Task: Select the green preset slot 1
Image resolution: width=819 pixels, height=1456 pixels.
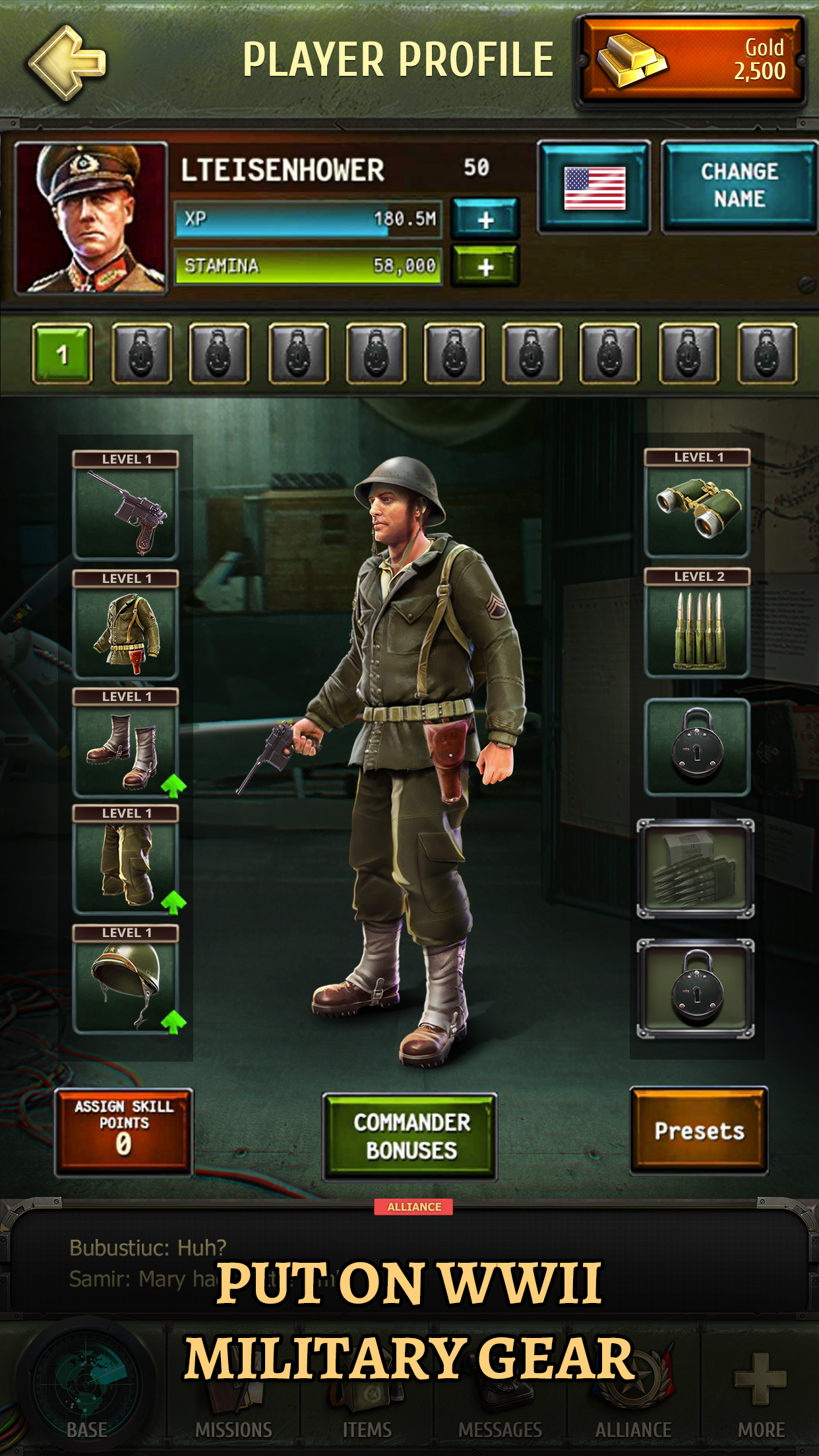Action: pyautogui.click(x=62, y=354)
